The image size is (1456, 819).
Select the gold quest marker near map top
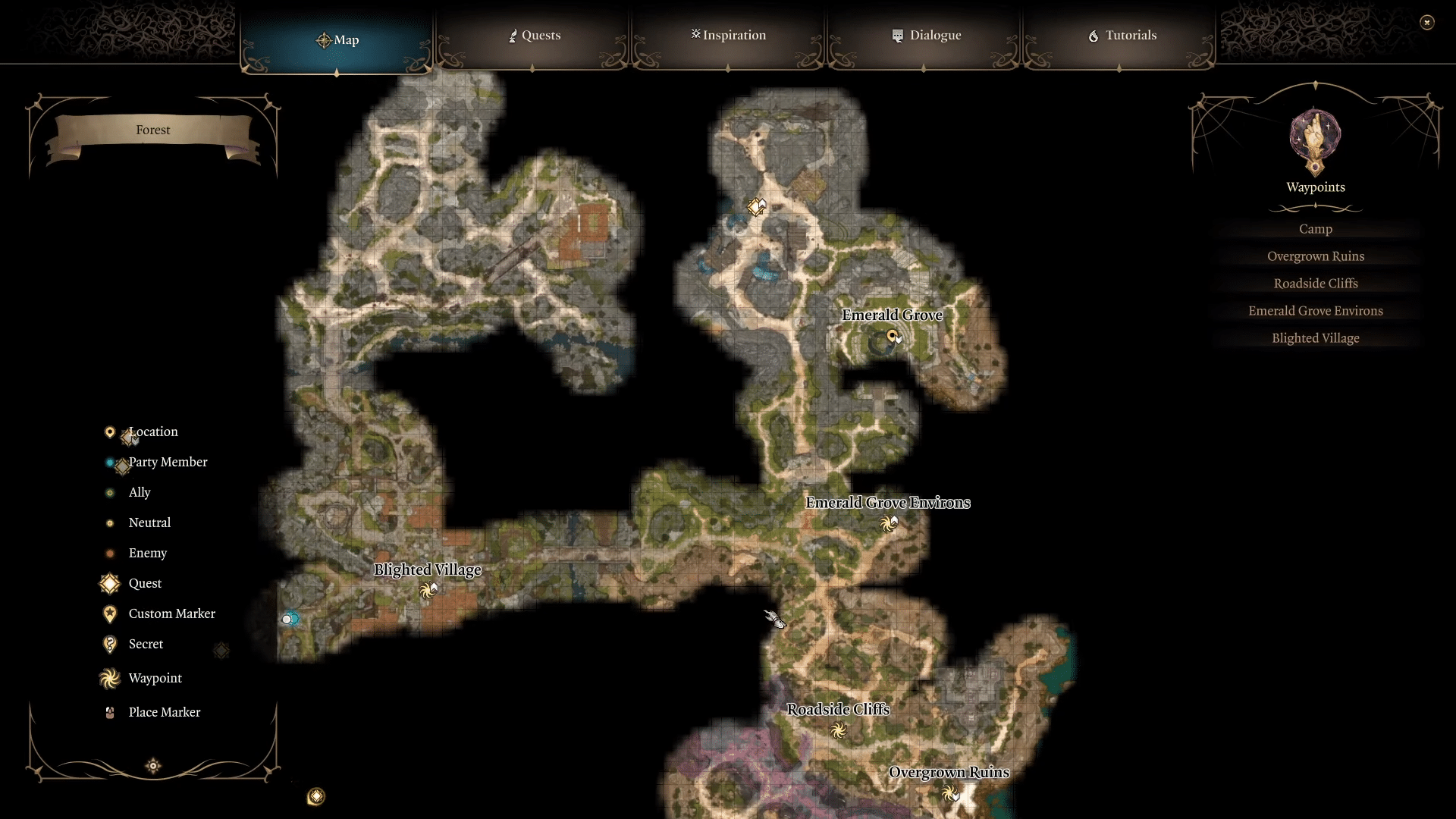tap(756, 206)
